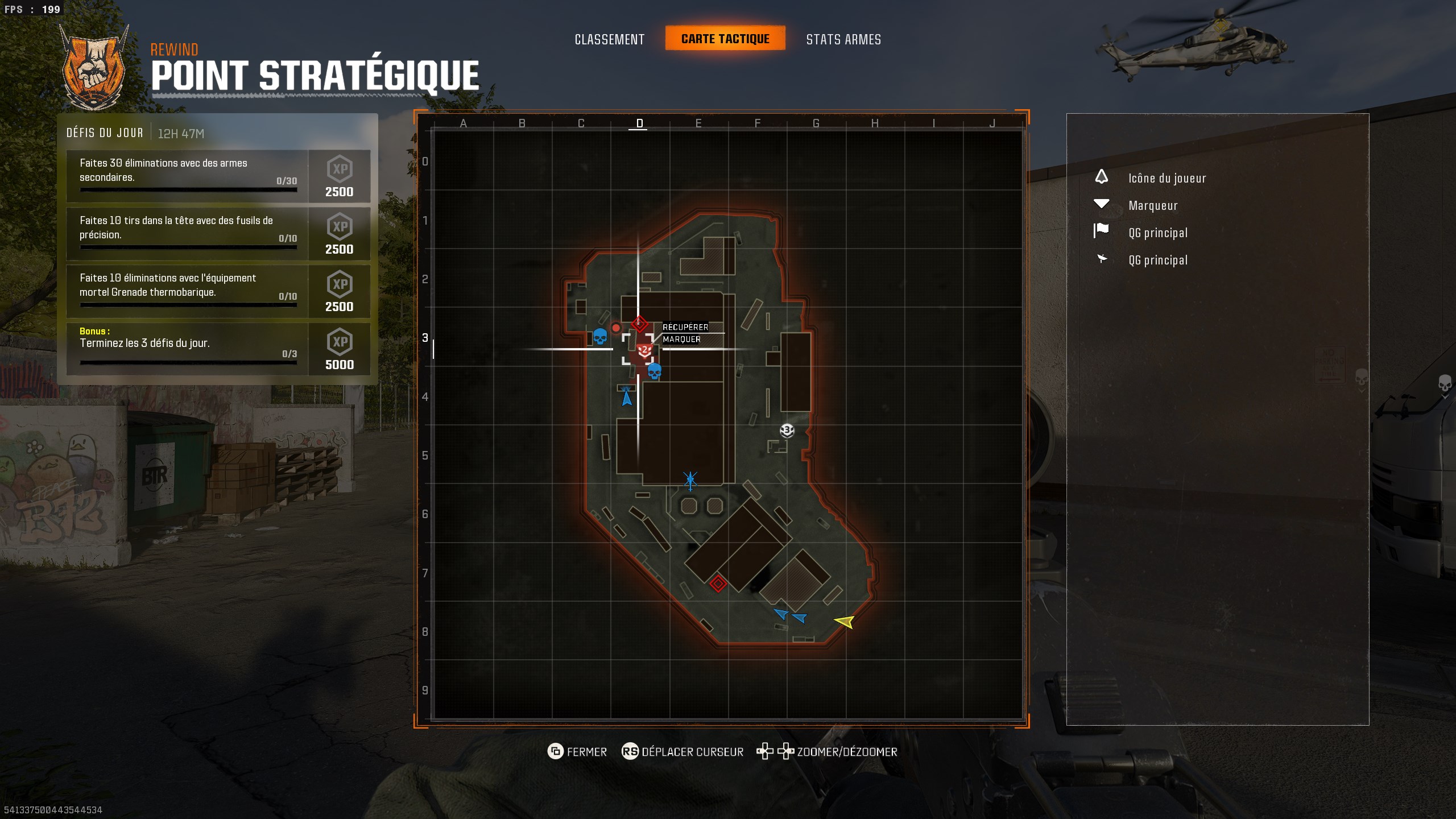The height and width of the screenshot is (819, 1456).
Task: Click the DÉPLACER CURSEUR control hint
Action: (692, 751)
